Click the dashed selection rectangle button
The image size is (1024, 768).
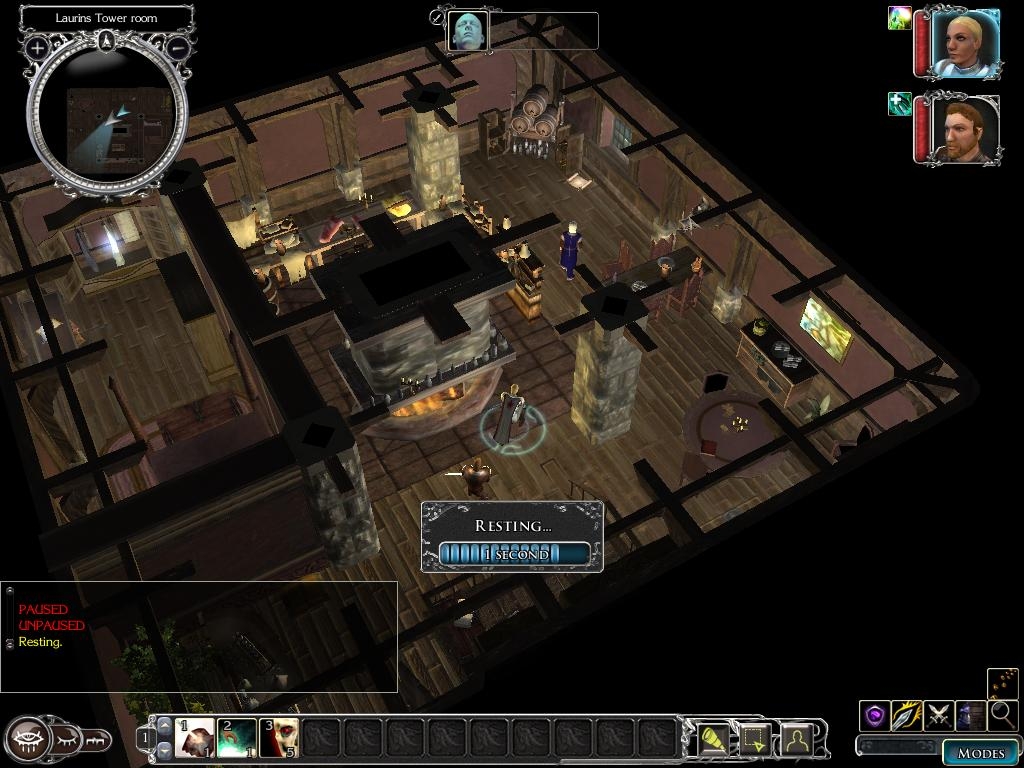754,739
